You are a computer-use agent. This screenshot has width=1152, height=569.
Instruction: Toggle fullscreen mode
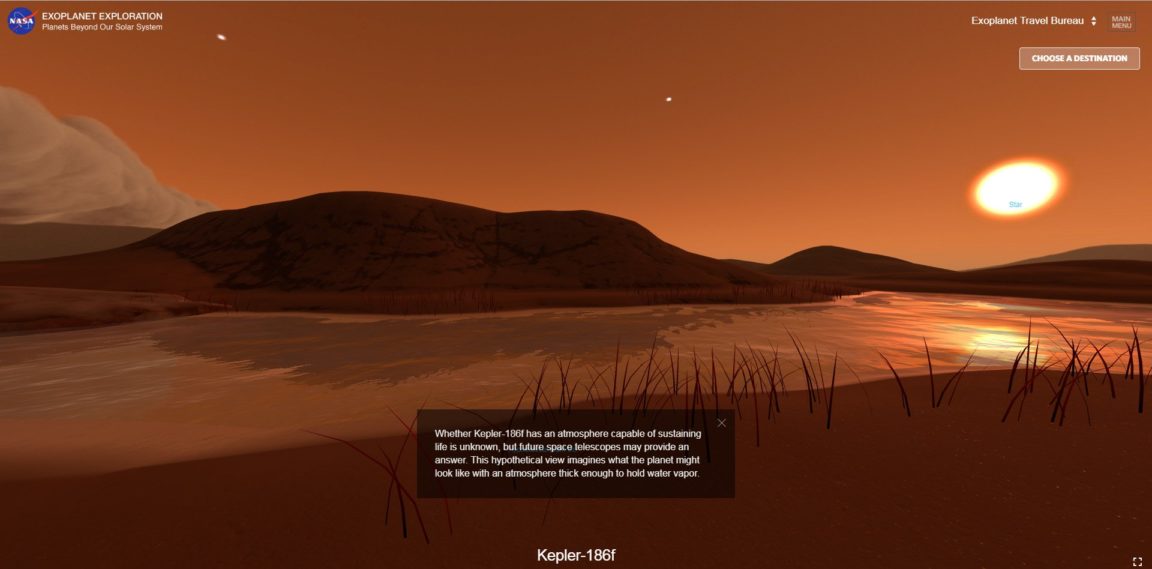point(1137,562)
